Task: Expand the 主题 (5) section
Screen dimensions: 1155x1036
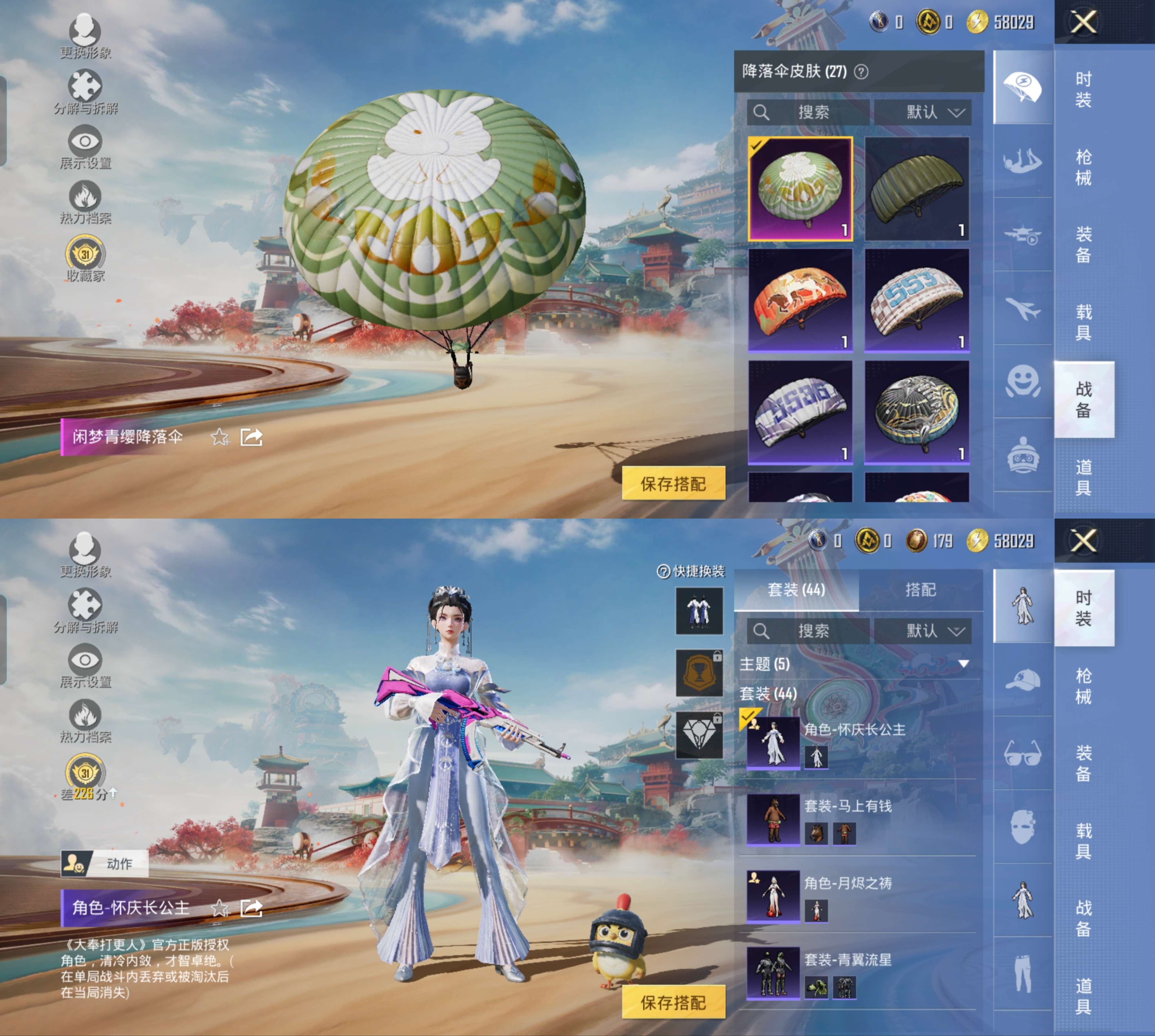Action: point(963,664)
